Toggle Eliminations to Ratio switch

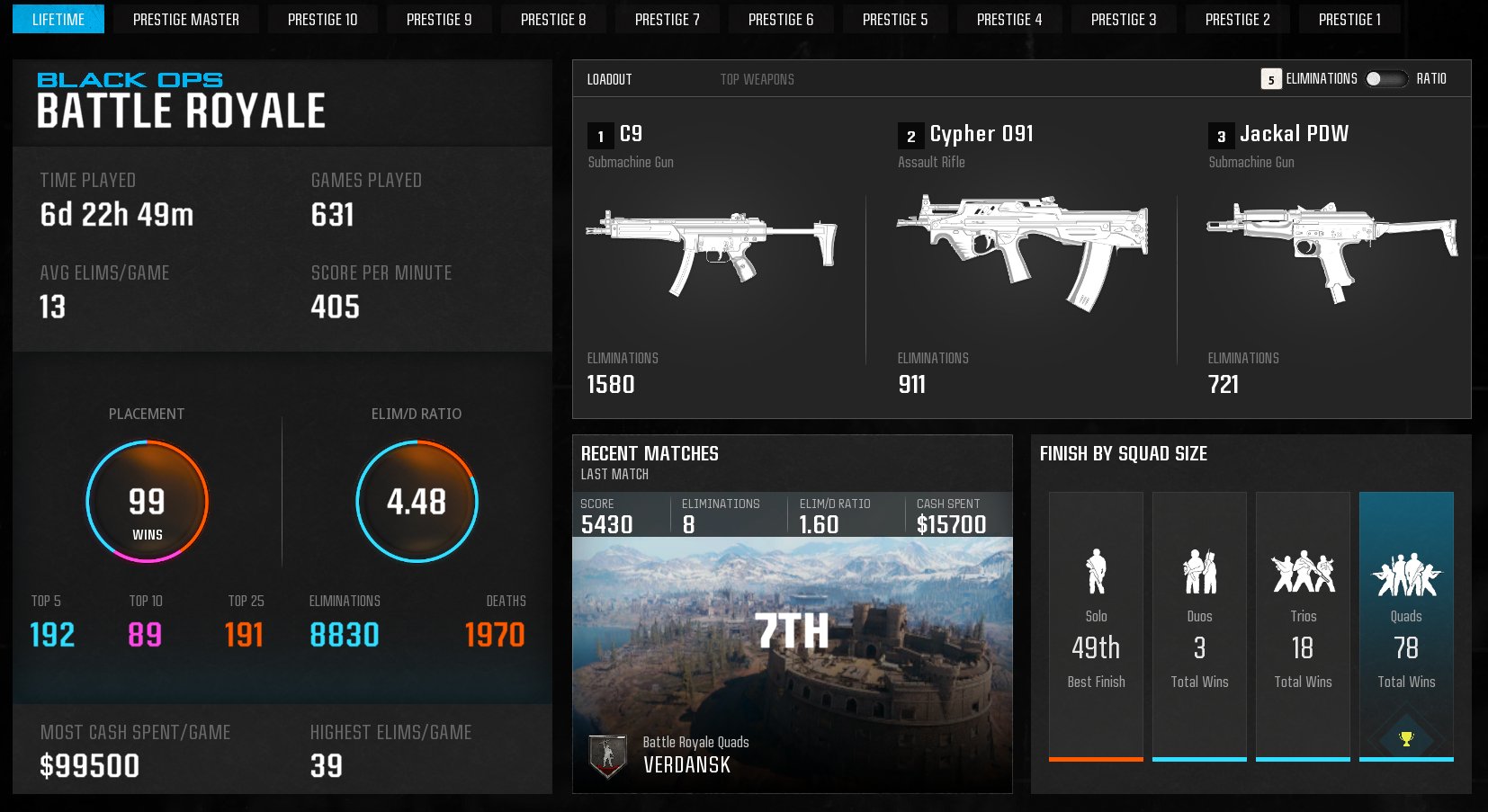(1385, 79)
